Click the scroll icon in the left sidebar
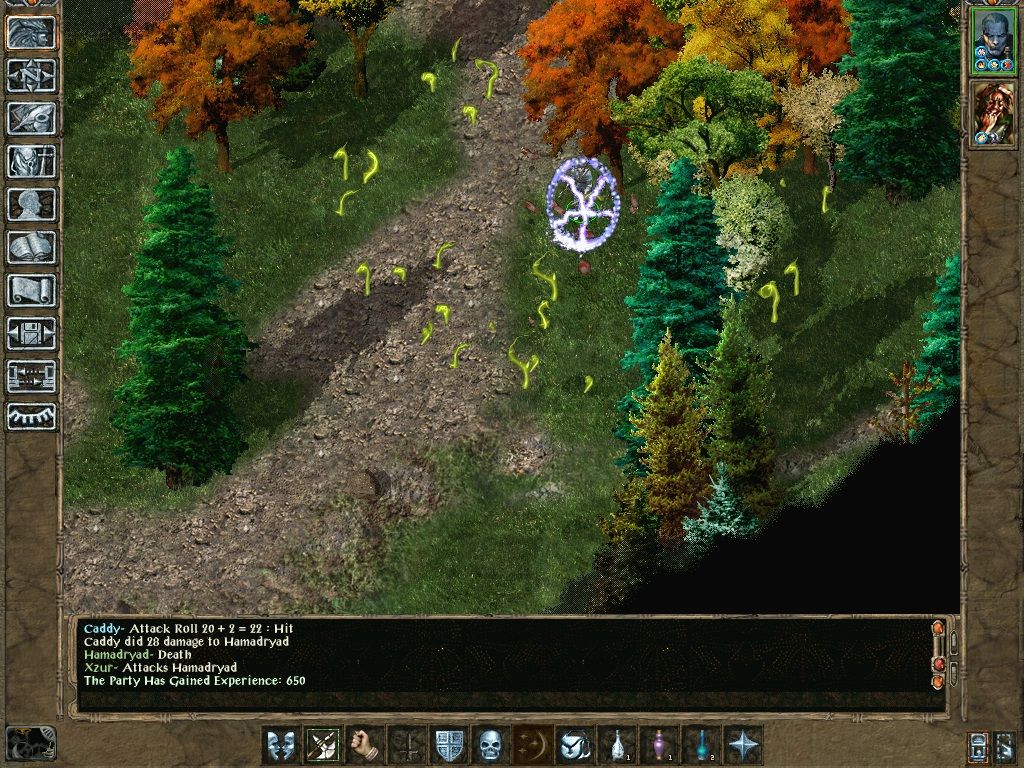 [x=31, y=290]
